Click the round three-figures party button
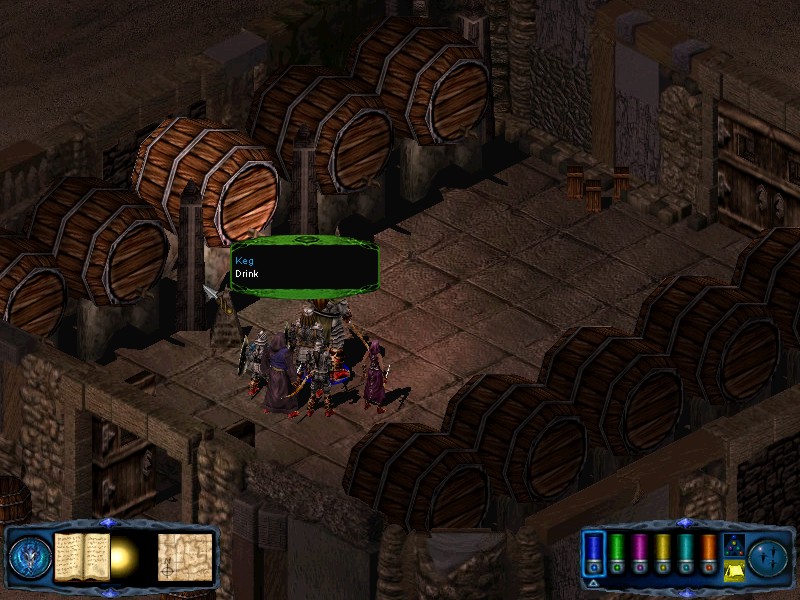This screenshot has width=800, height=600. point(768,555)
